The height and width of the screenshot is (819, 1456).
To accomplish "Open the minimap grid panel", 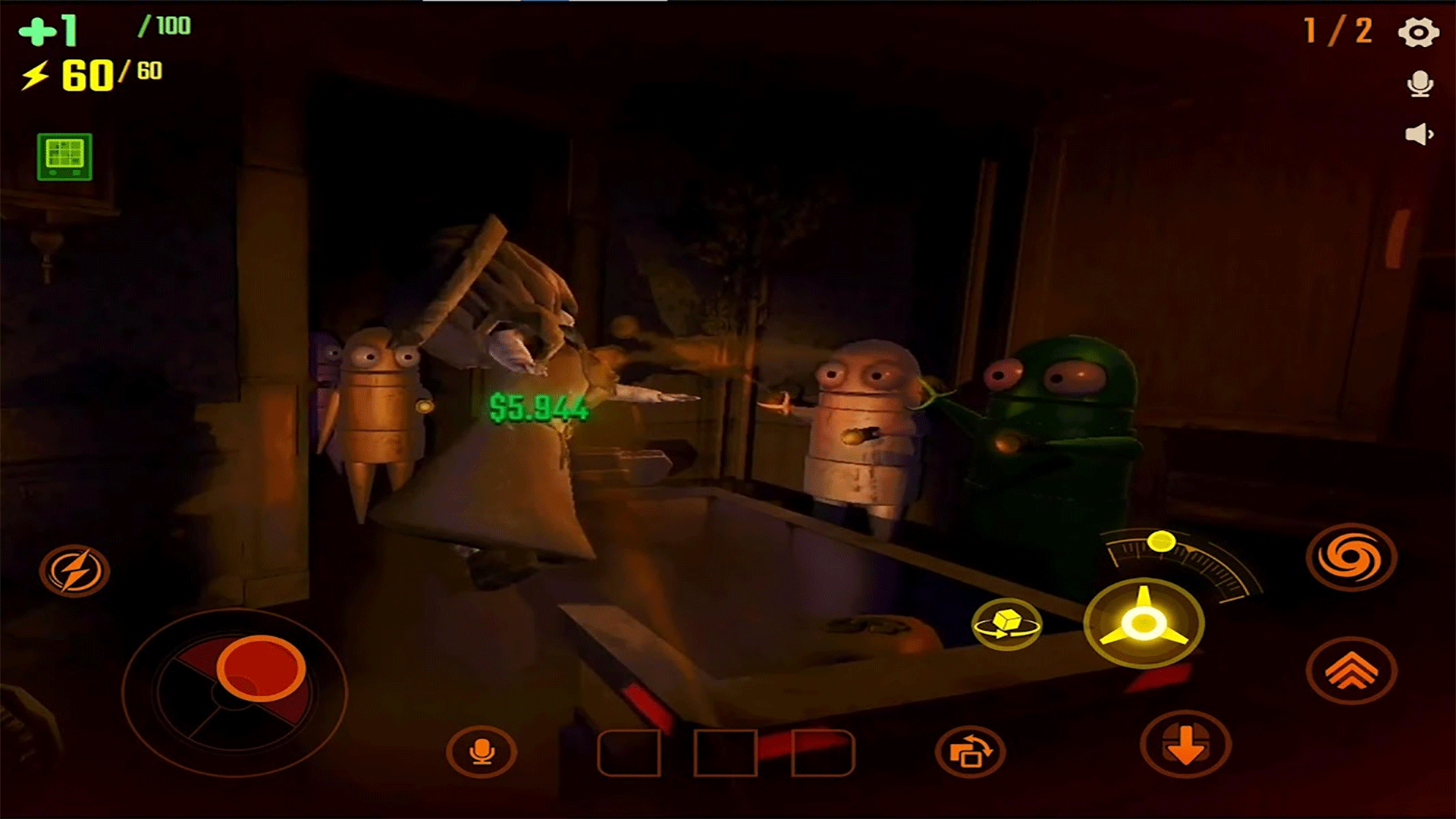I will (64, 158).
